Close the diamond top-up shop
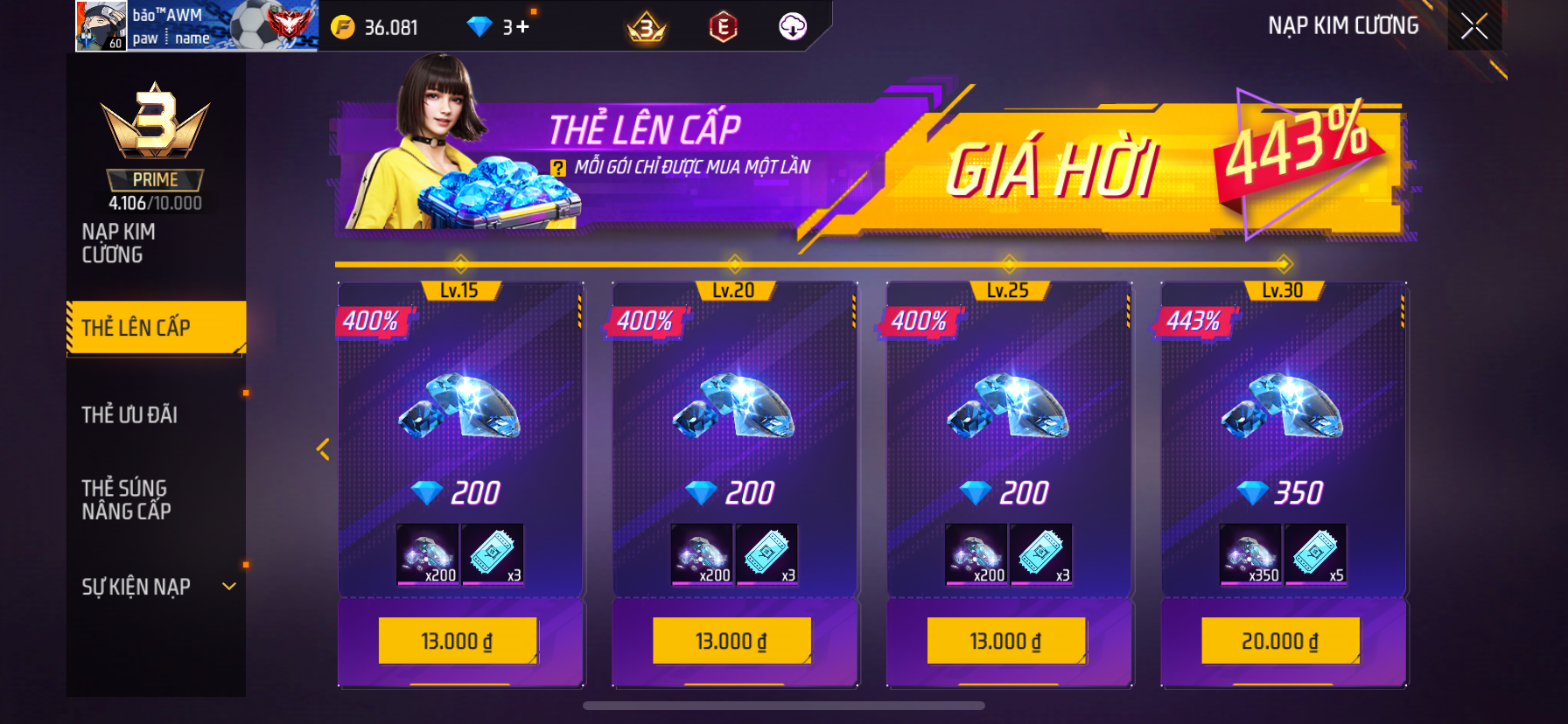This screenshot has width=1568, height=724. coord(1474,26)
